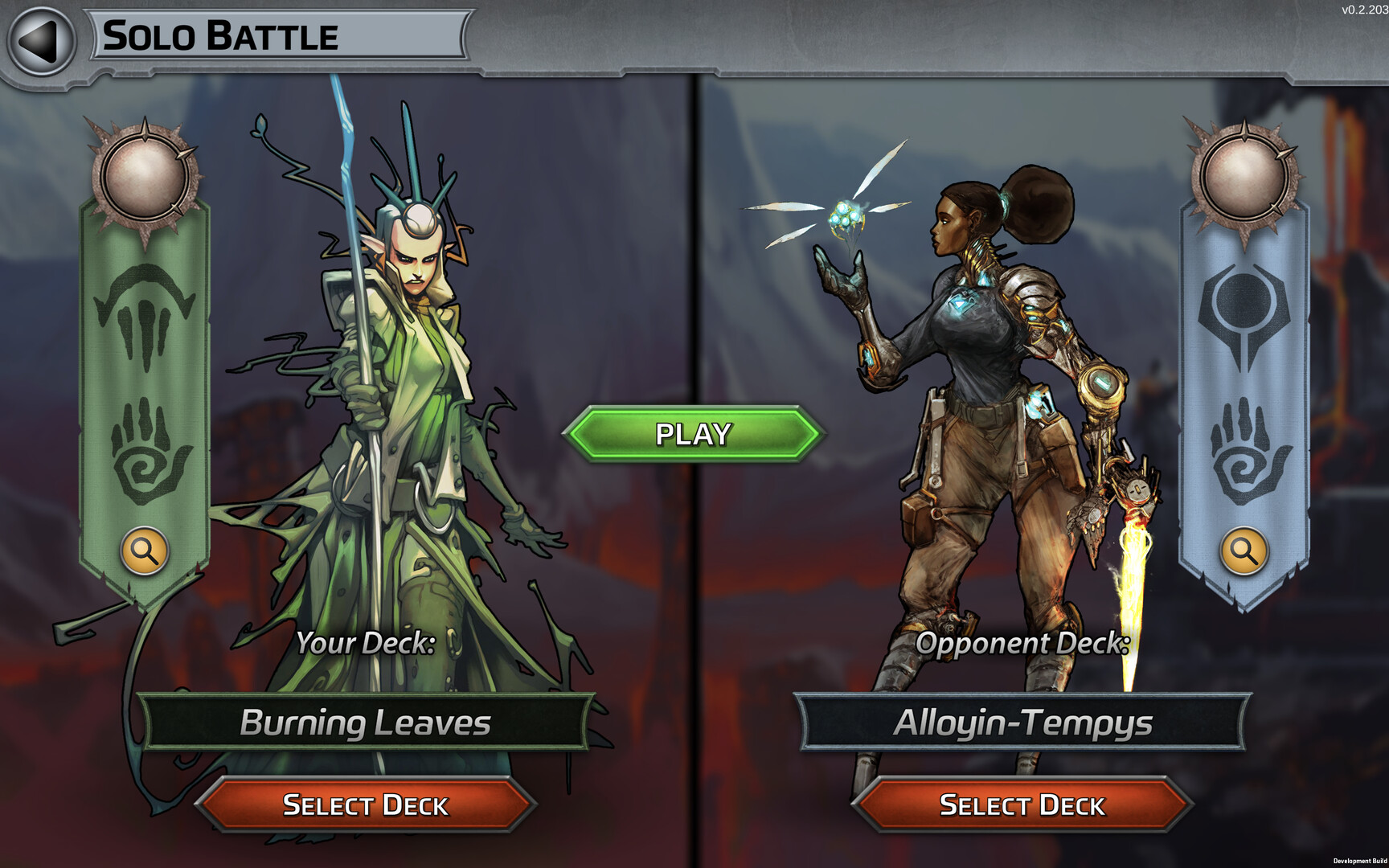The height and width of the screenshot is (868, 1389).
Task: Click the Your Deck label
Action: (366, 643)
